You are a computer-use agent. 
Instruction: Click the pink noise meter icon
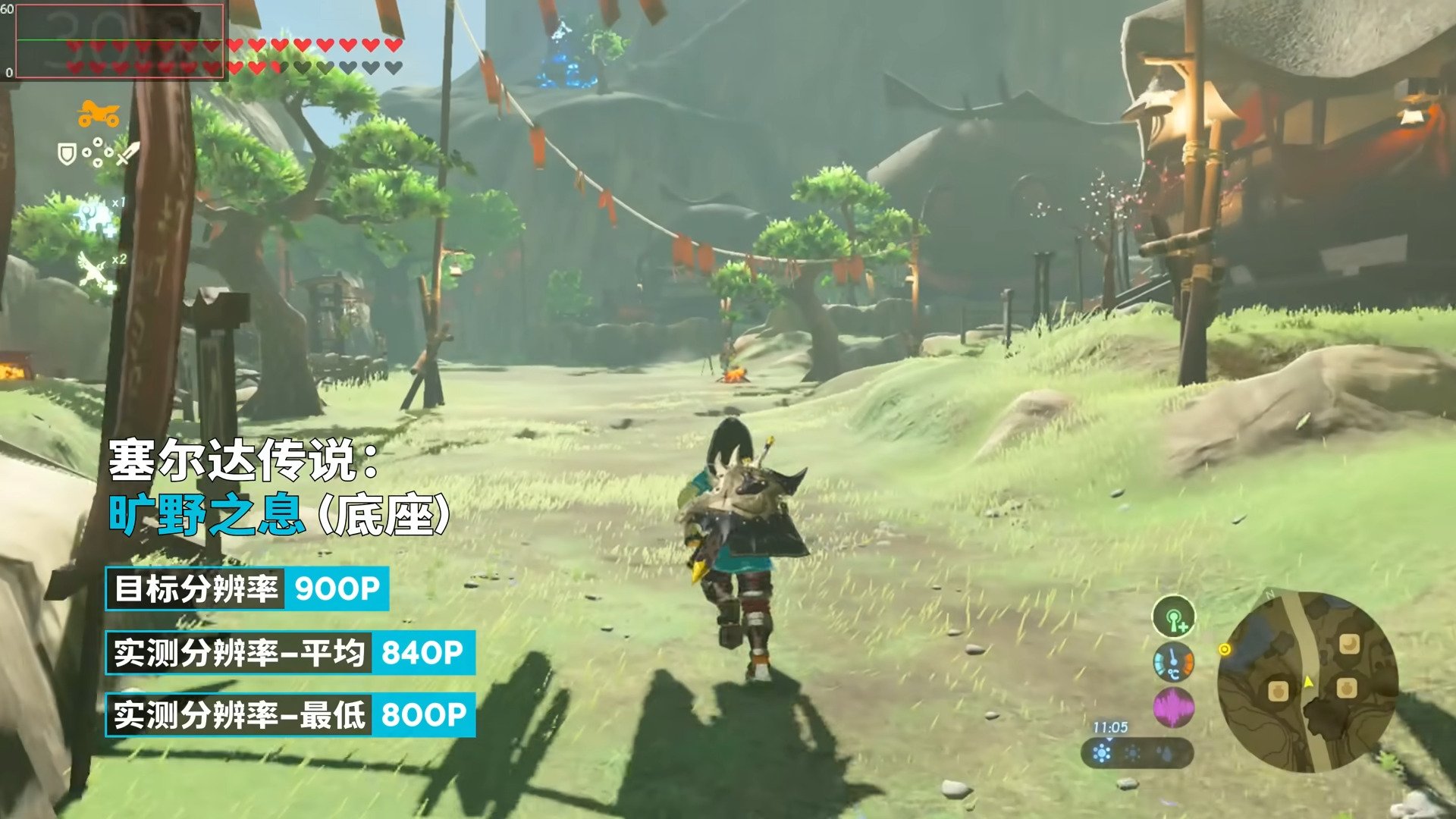(1173, 708)
